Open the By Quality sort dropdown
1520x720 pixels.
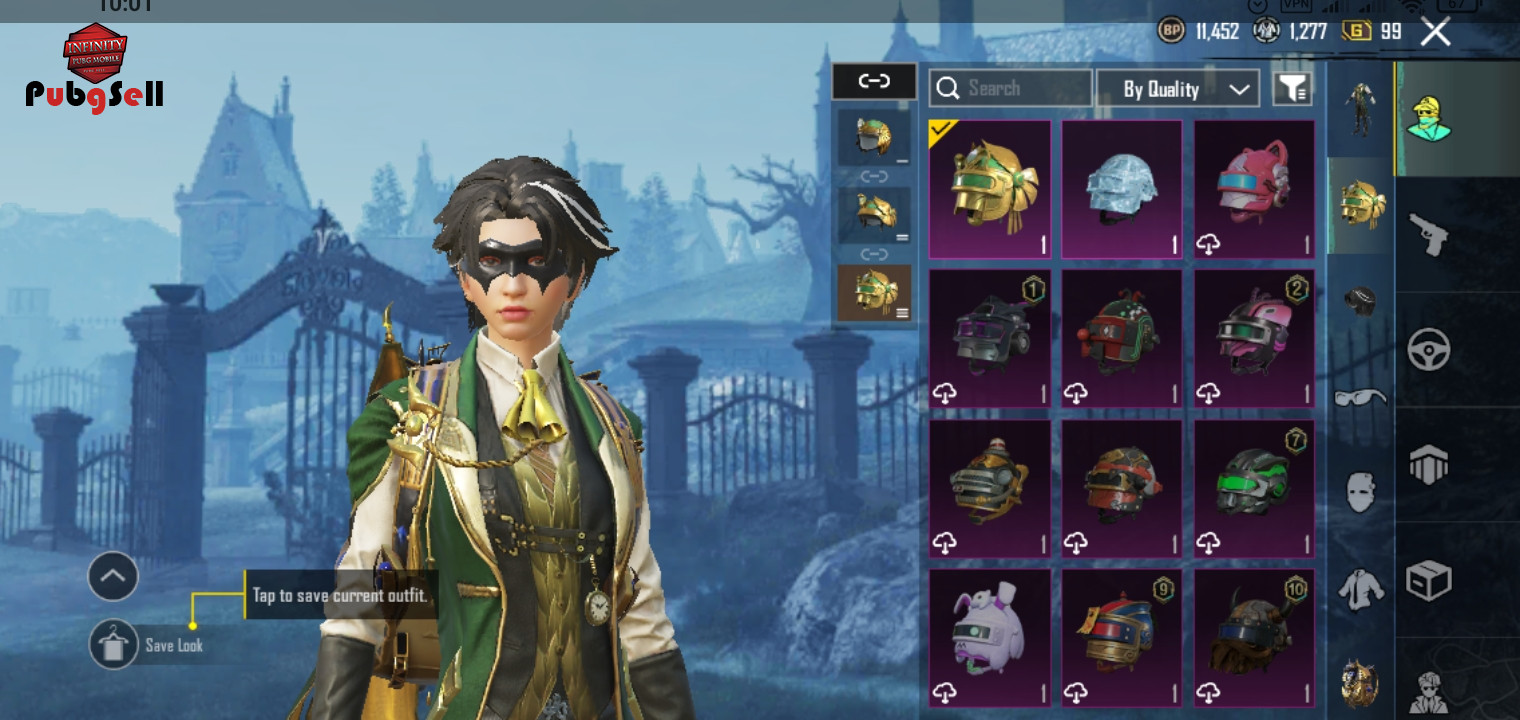tap(1177, 88)
